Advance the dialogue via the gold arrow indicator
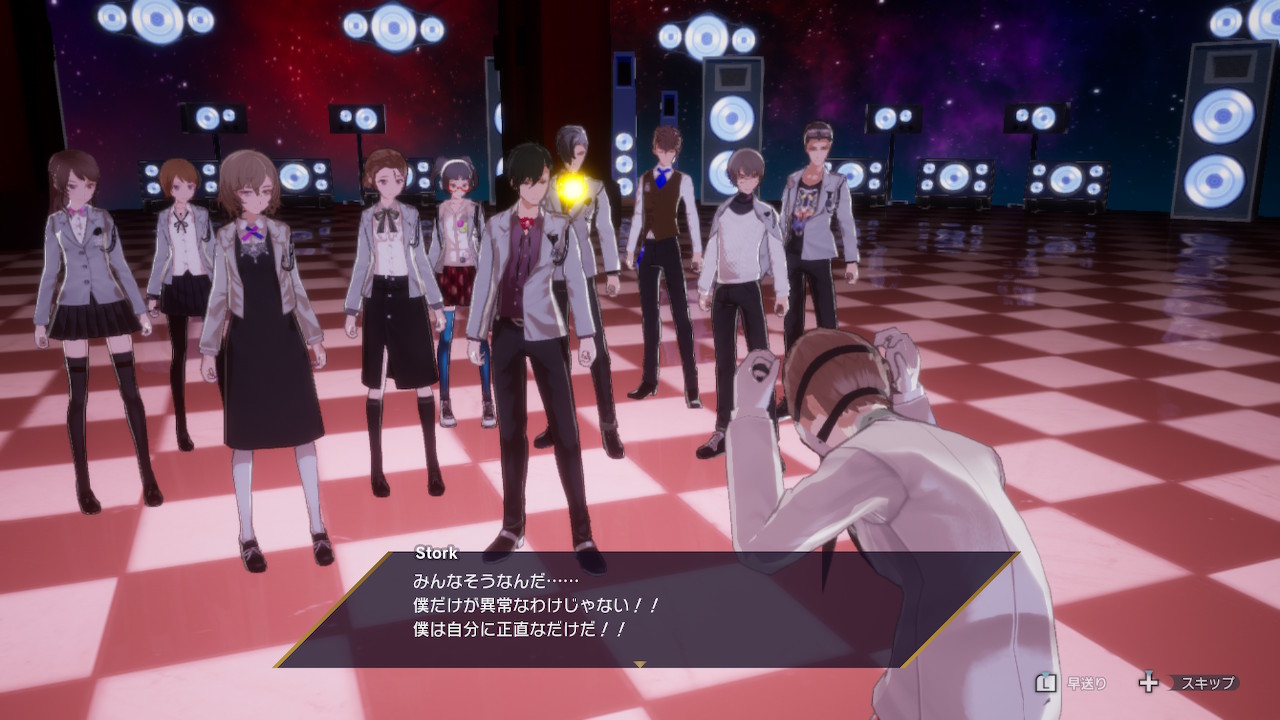The image size is (1280, 720). (641, 663)
